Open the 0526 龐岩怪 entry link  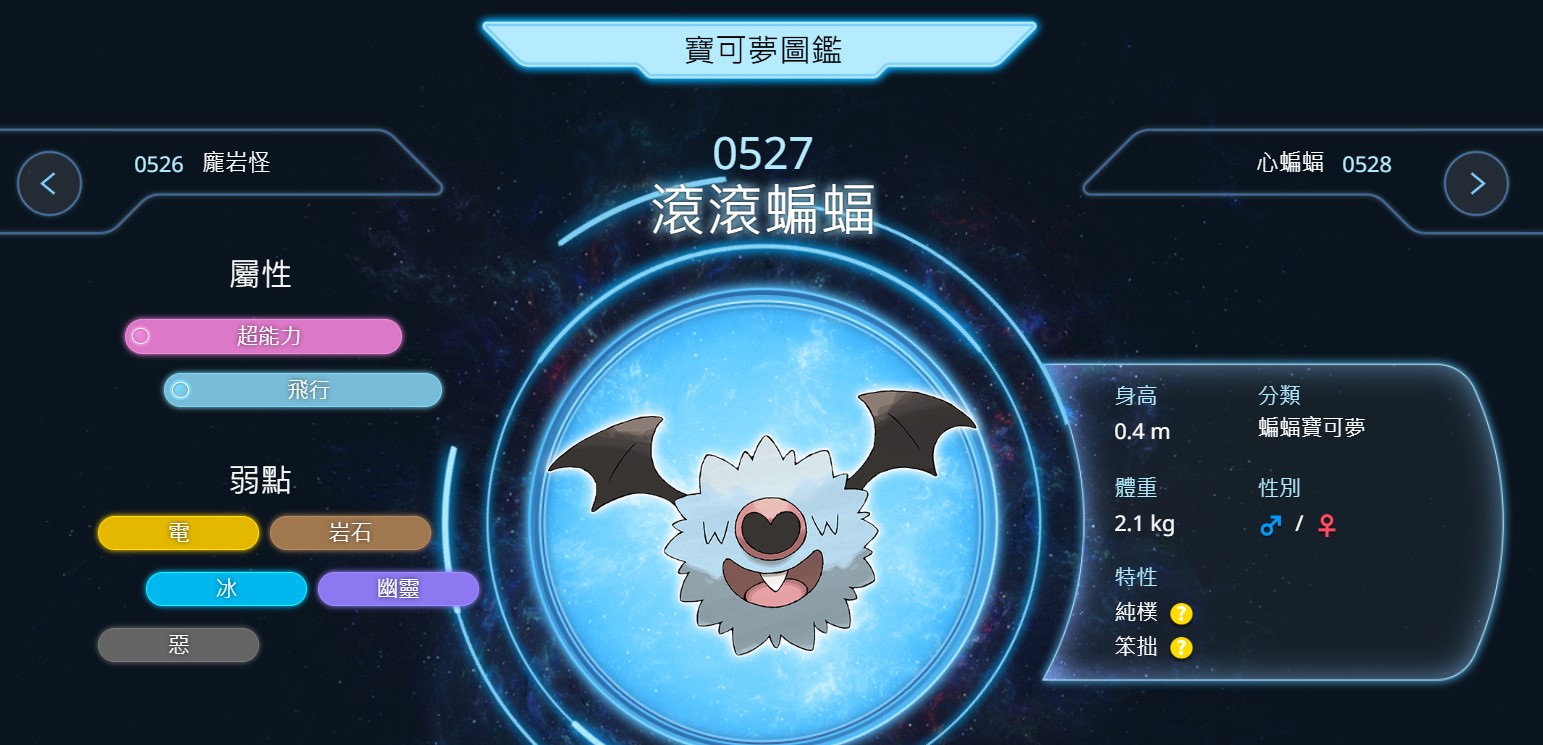(x=202, y=164)
